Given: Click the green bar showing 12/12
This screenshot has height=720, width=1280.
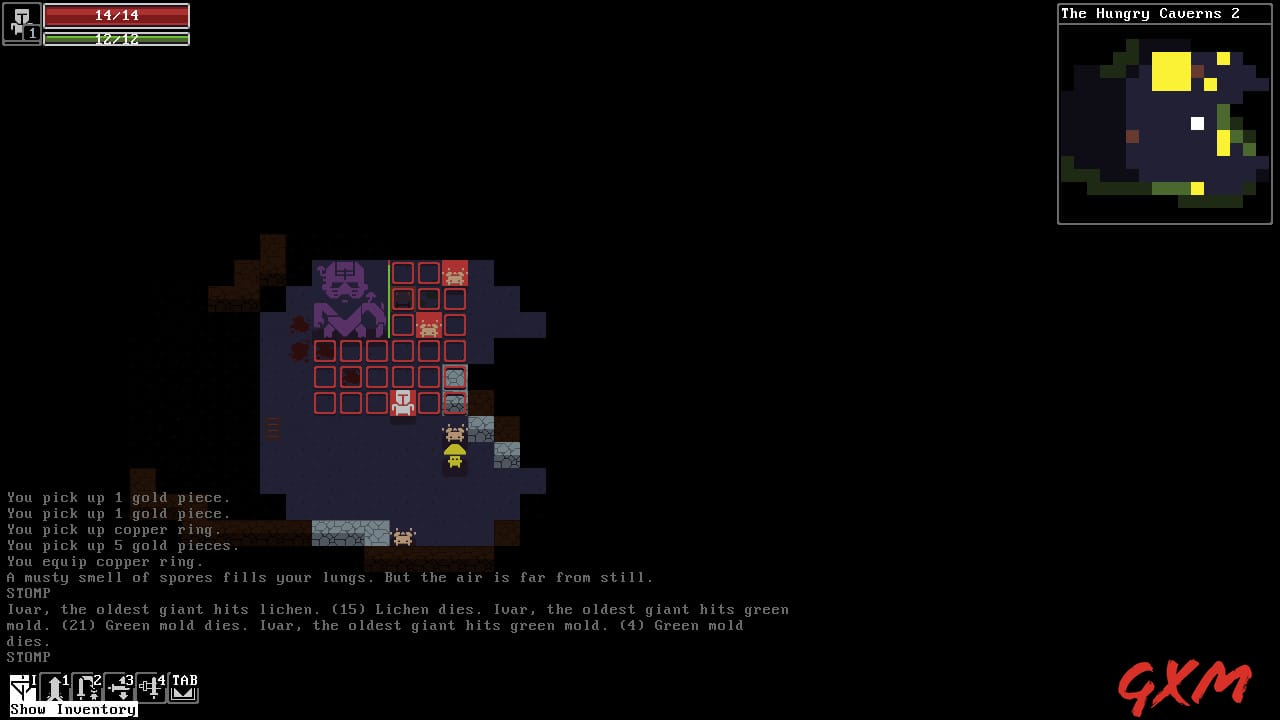Looking at the screenshot, I should 117,38.
